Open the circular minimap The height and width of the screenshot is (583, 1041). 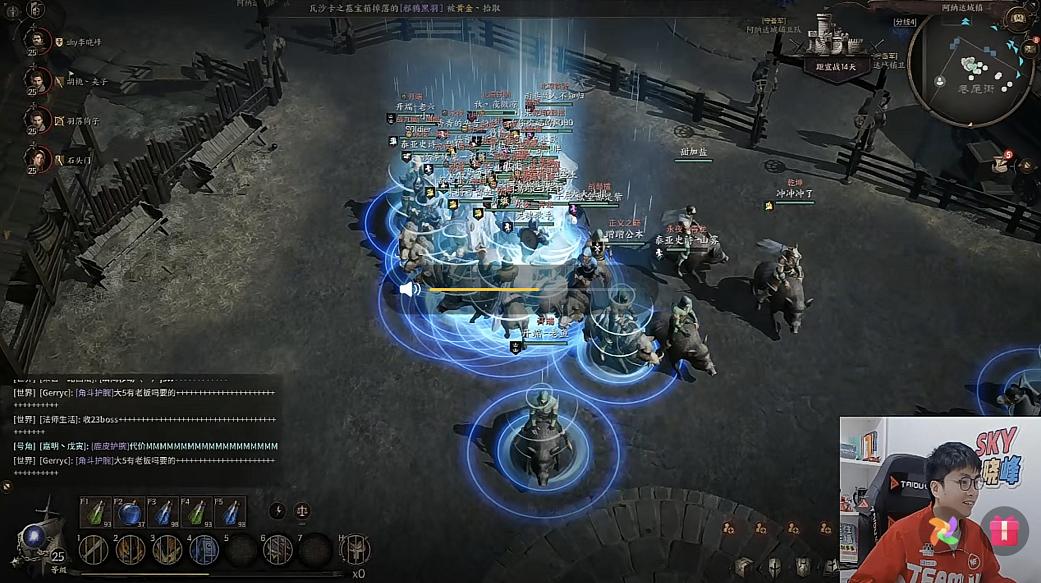click(970, 67)
